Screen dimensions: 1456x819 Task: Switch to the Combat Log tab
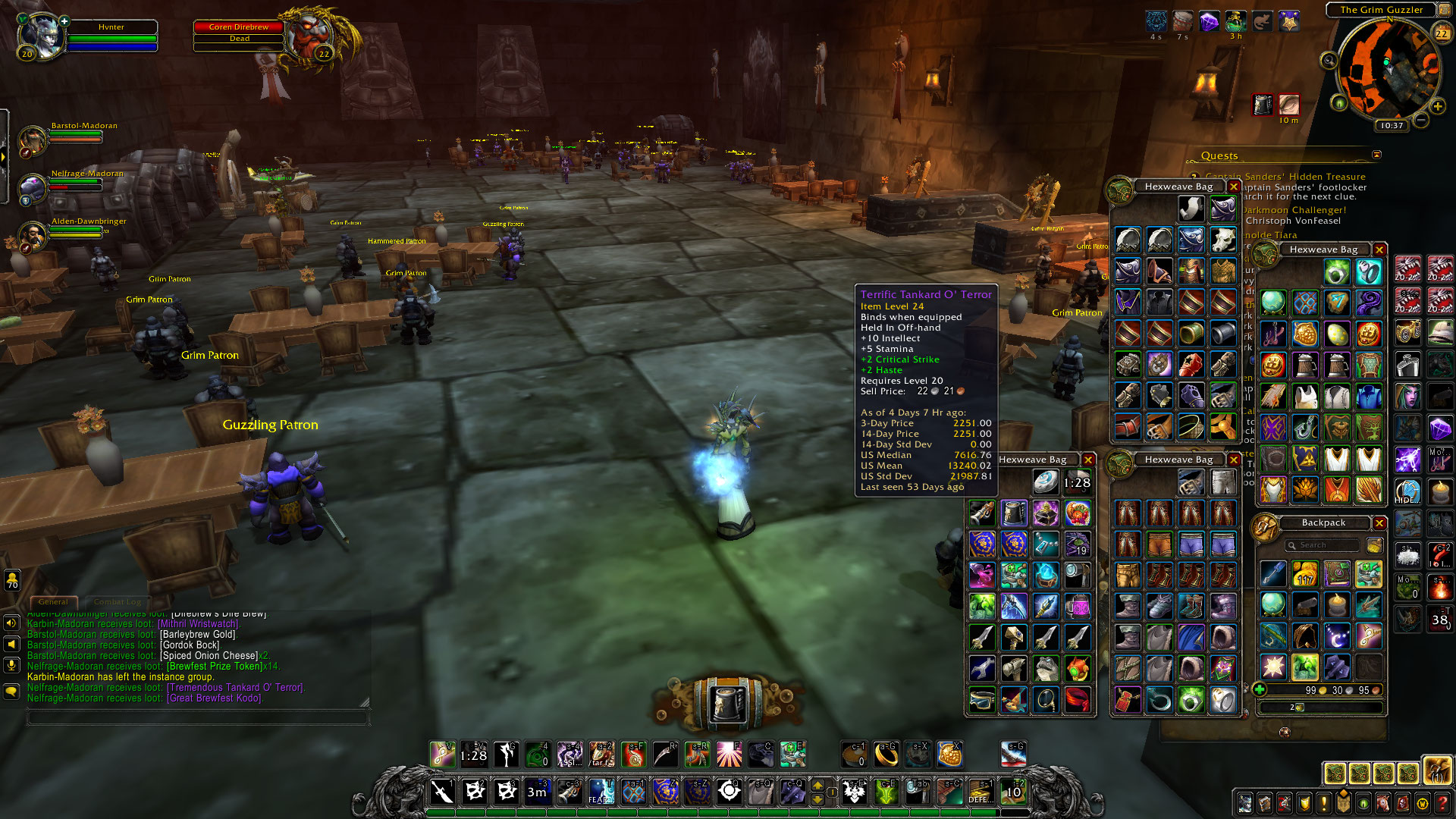coord(118,602)
